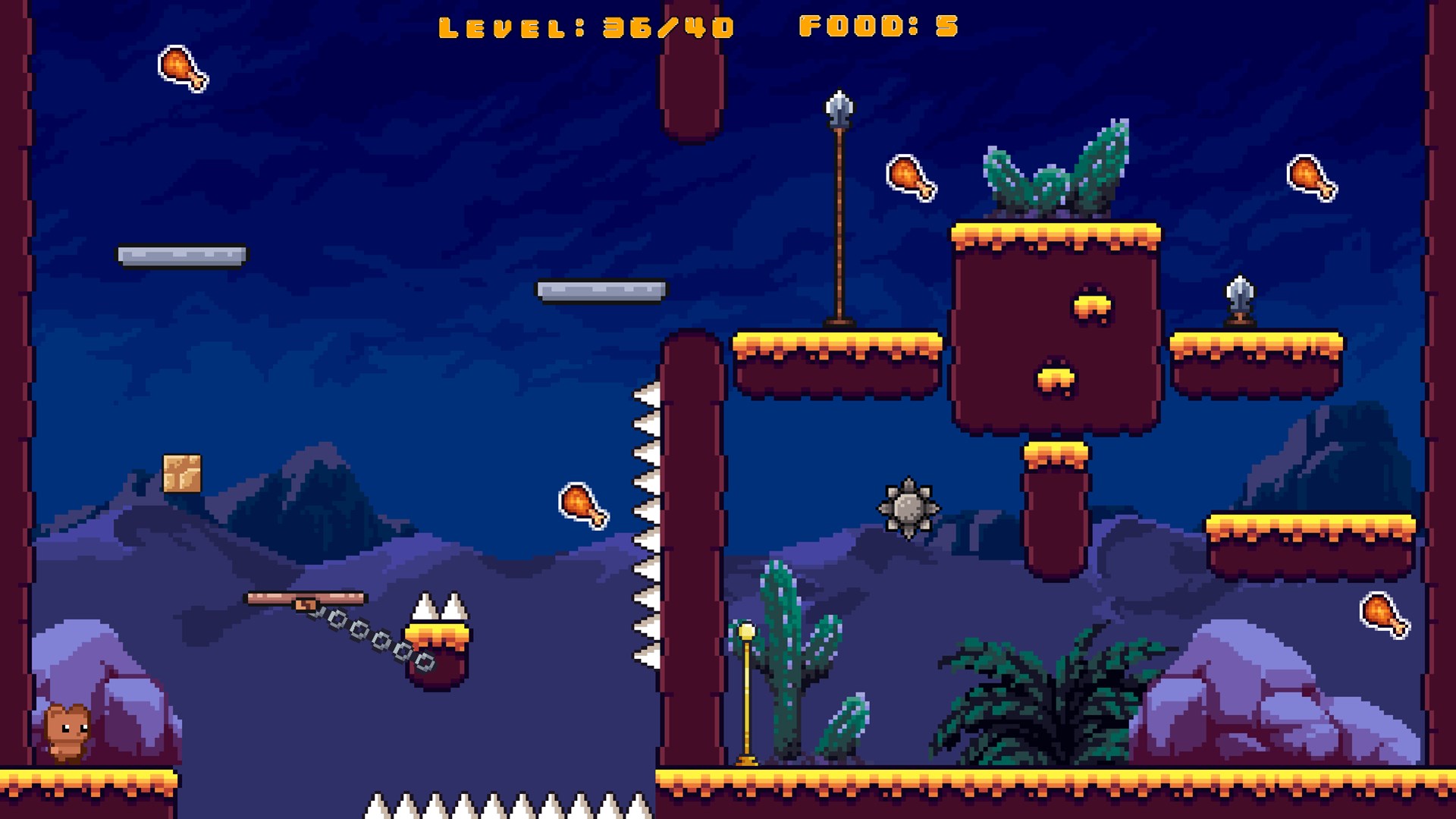Click the tall spear standing on the platform
Screen dimensions: 1456x819
point(839,212)
